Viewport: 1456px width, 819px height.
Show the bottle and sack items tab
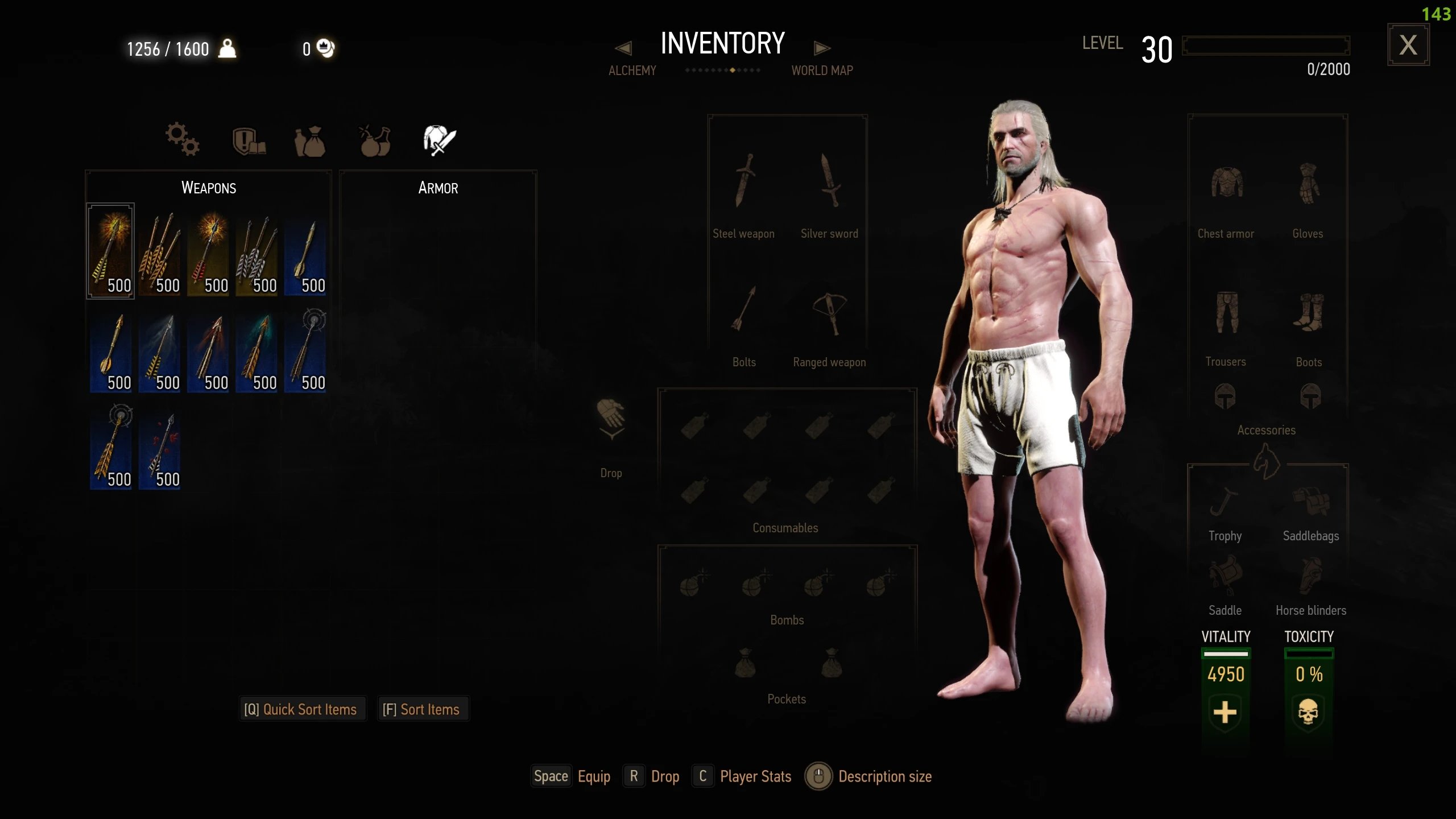[x=310, y=141]
